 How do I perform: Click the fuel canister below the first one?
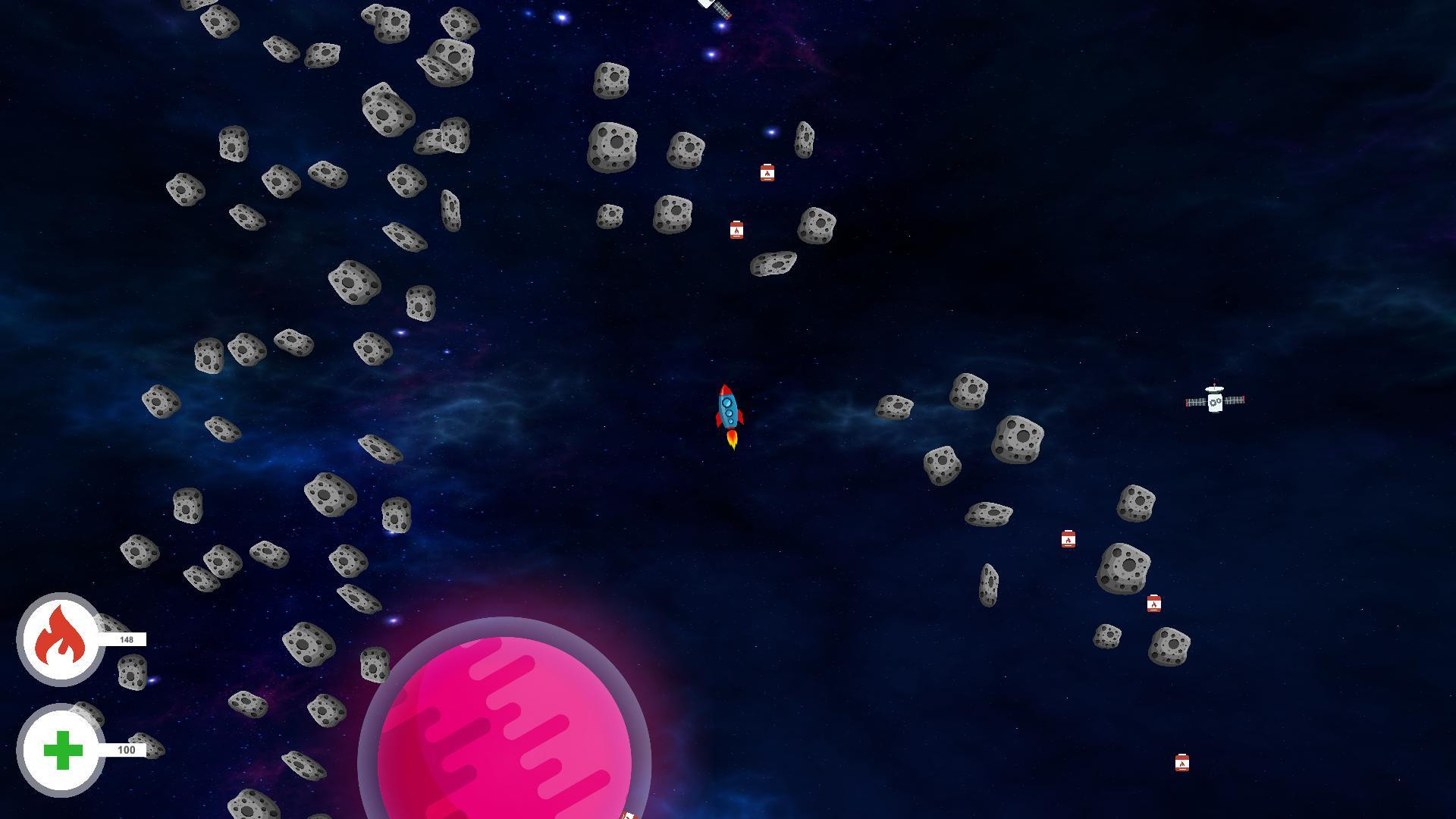(x=736, y=229)
